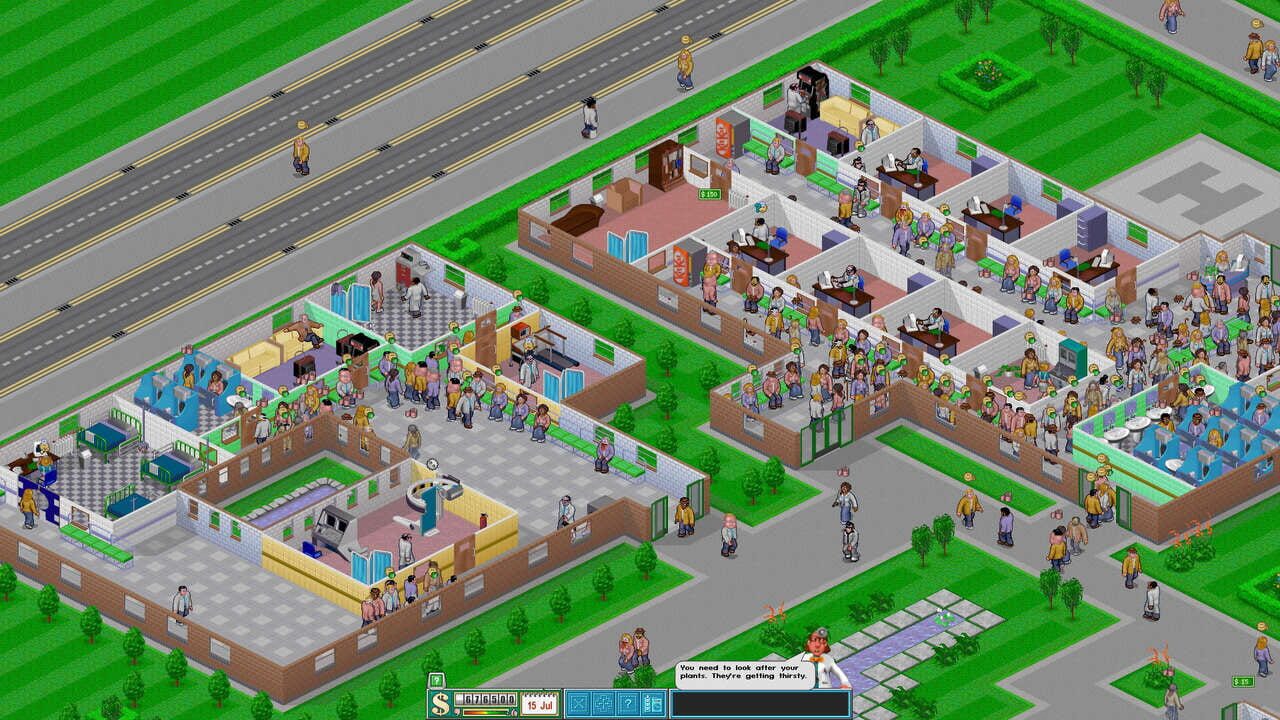Click the calendar icon showing 15 Jul
1280x720 pixels.
[x=540, y=703]
